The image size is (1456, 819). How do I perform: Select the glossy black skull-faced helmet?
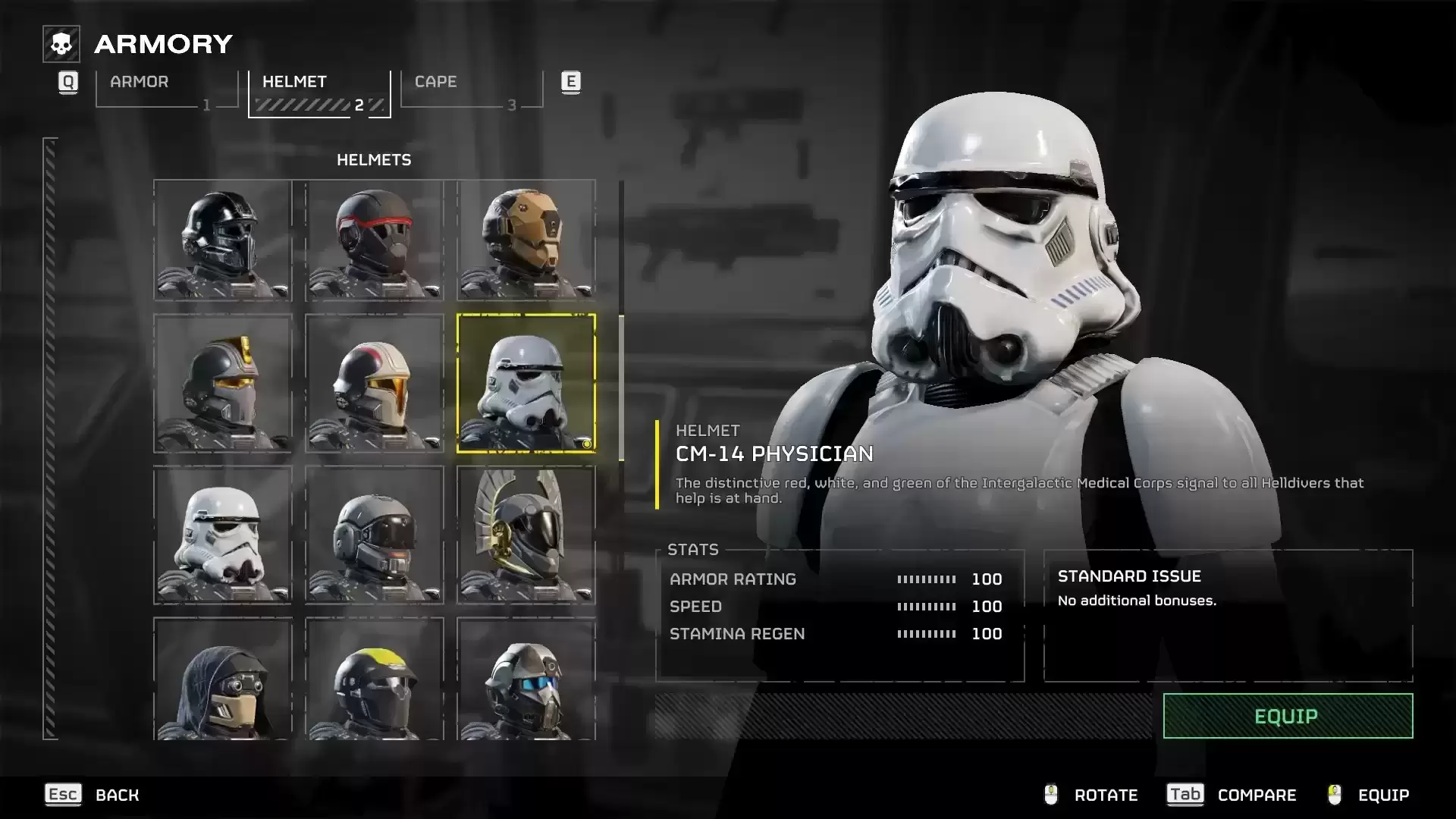(223, 240)
